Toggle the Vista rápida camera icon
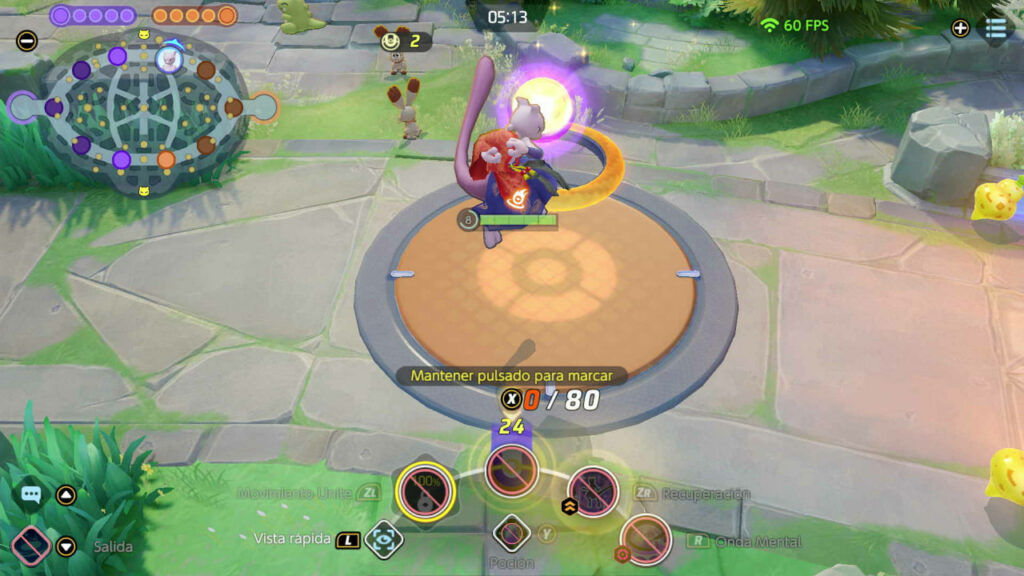This screenshot has width=1024, height=576. 383,539
